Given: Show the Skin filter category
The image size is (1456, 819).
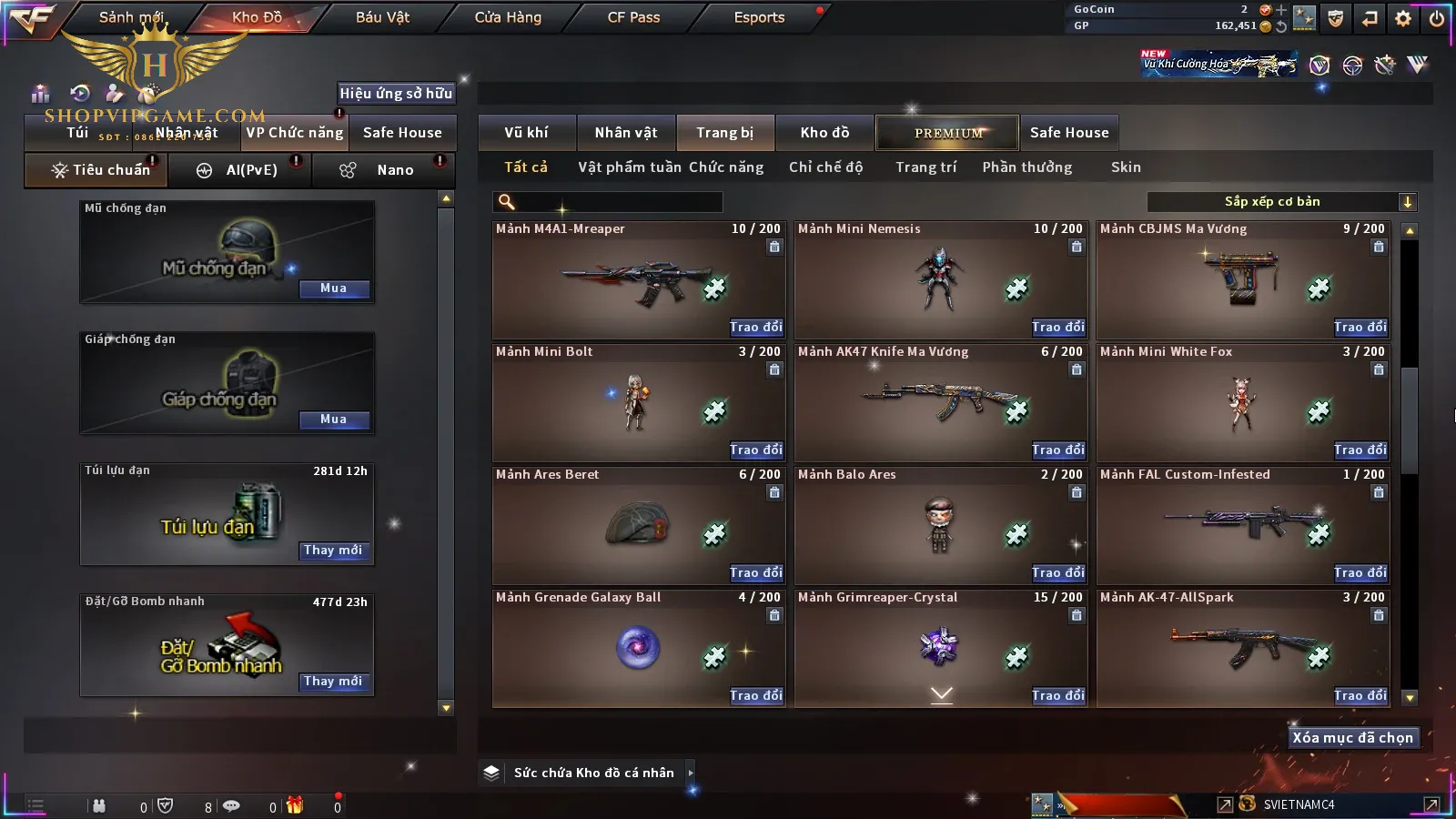Looking at the screenshot, I should tap(1126, 167).
